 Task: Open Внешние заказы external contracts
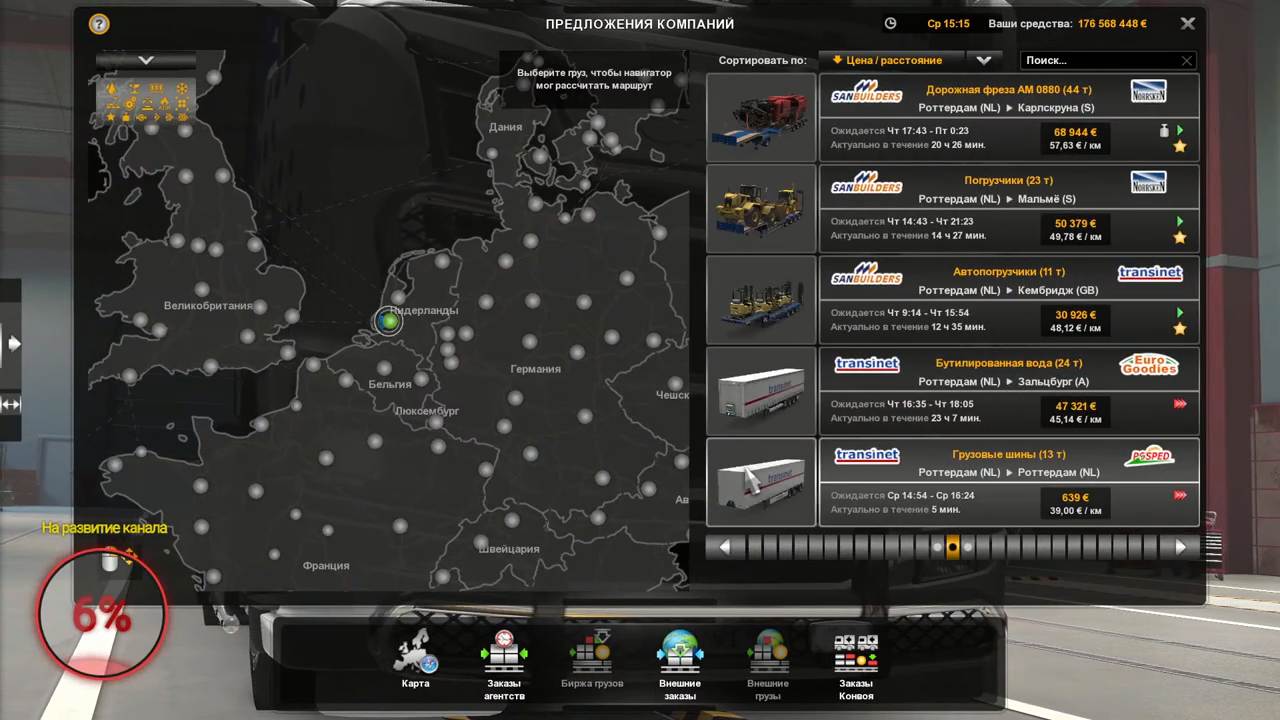pyautogui.click(x=680, y=661)
